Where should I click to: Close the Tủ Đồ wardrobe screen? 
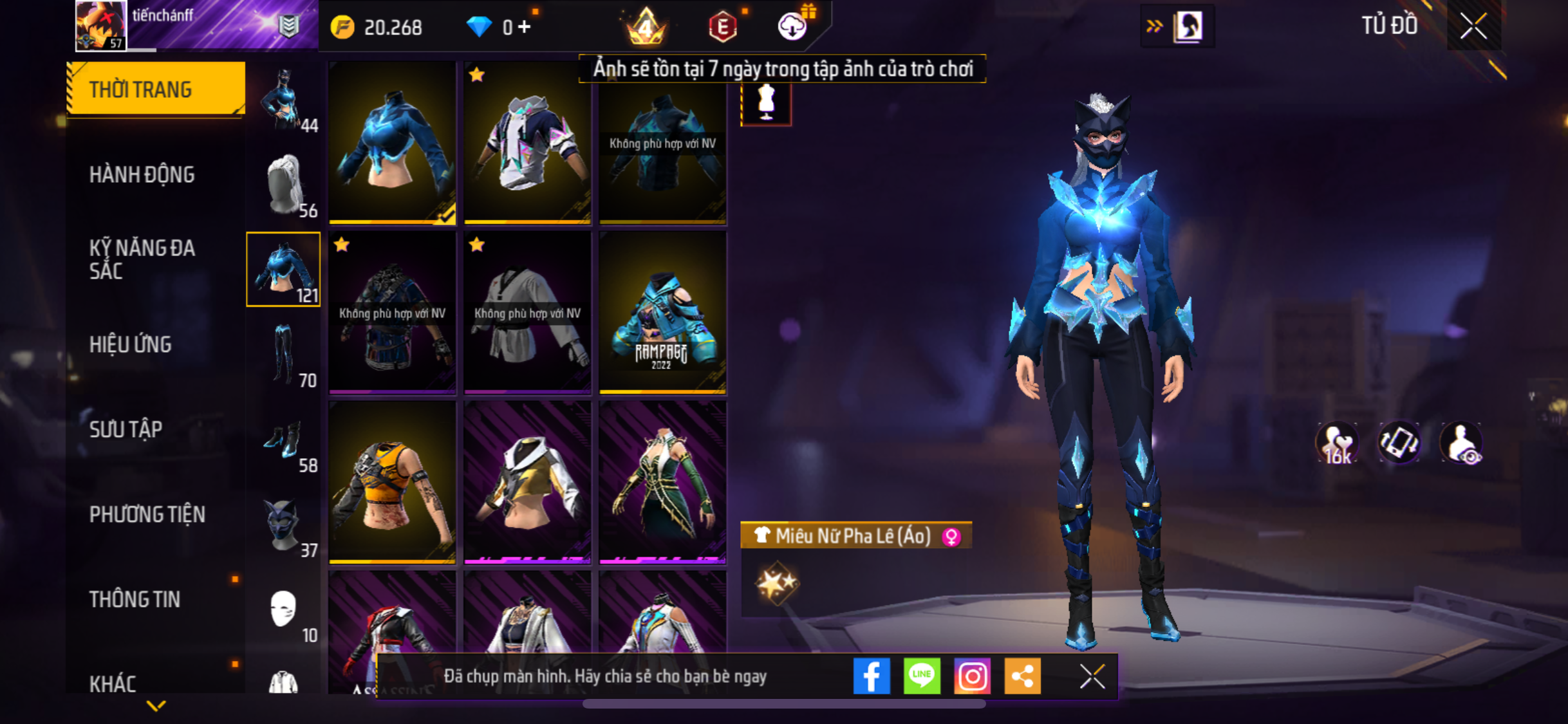1473,26
